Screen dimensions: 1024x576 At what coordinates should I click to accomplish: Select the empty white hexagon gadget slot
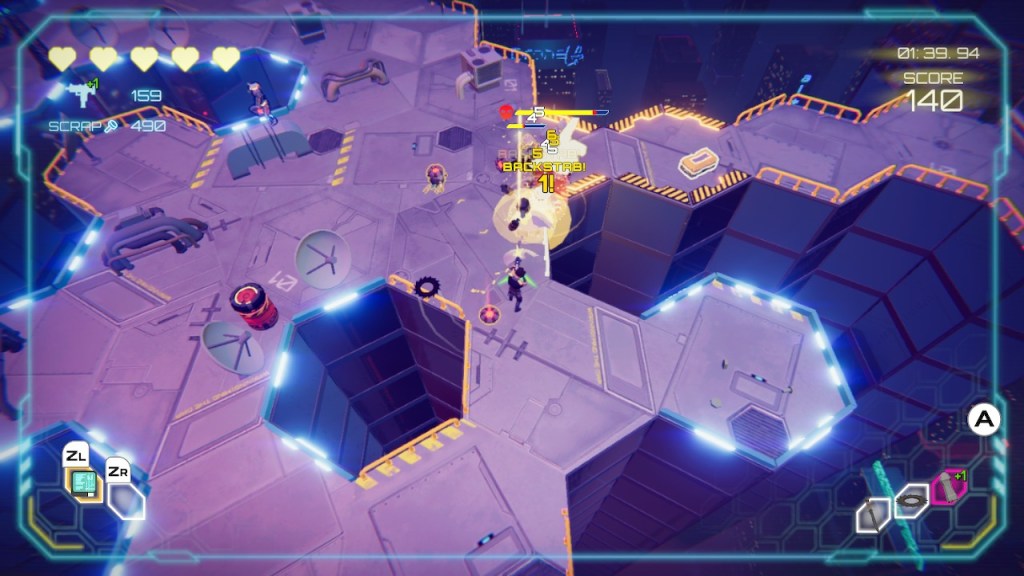tap(127, 501)
